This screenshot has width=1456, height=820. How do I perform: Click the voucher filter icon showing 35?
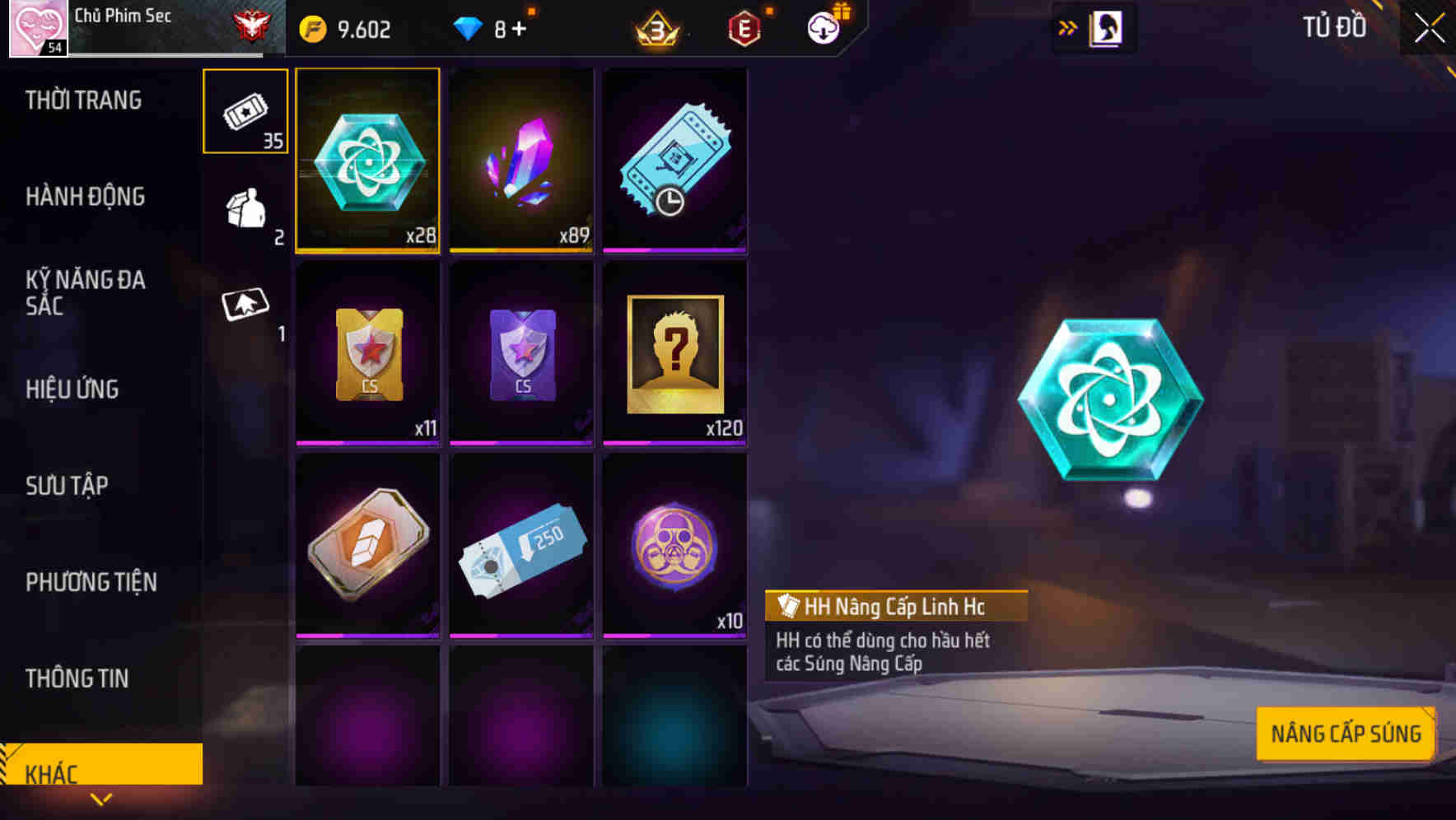tap(245, 111)
